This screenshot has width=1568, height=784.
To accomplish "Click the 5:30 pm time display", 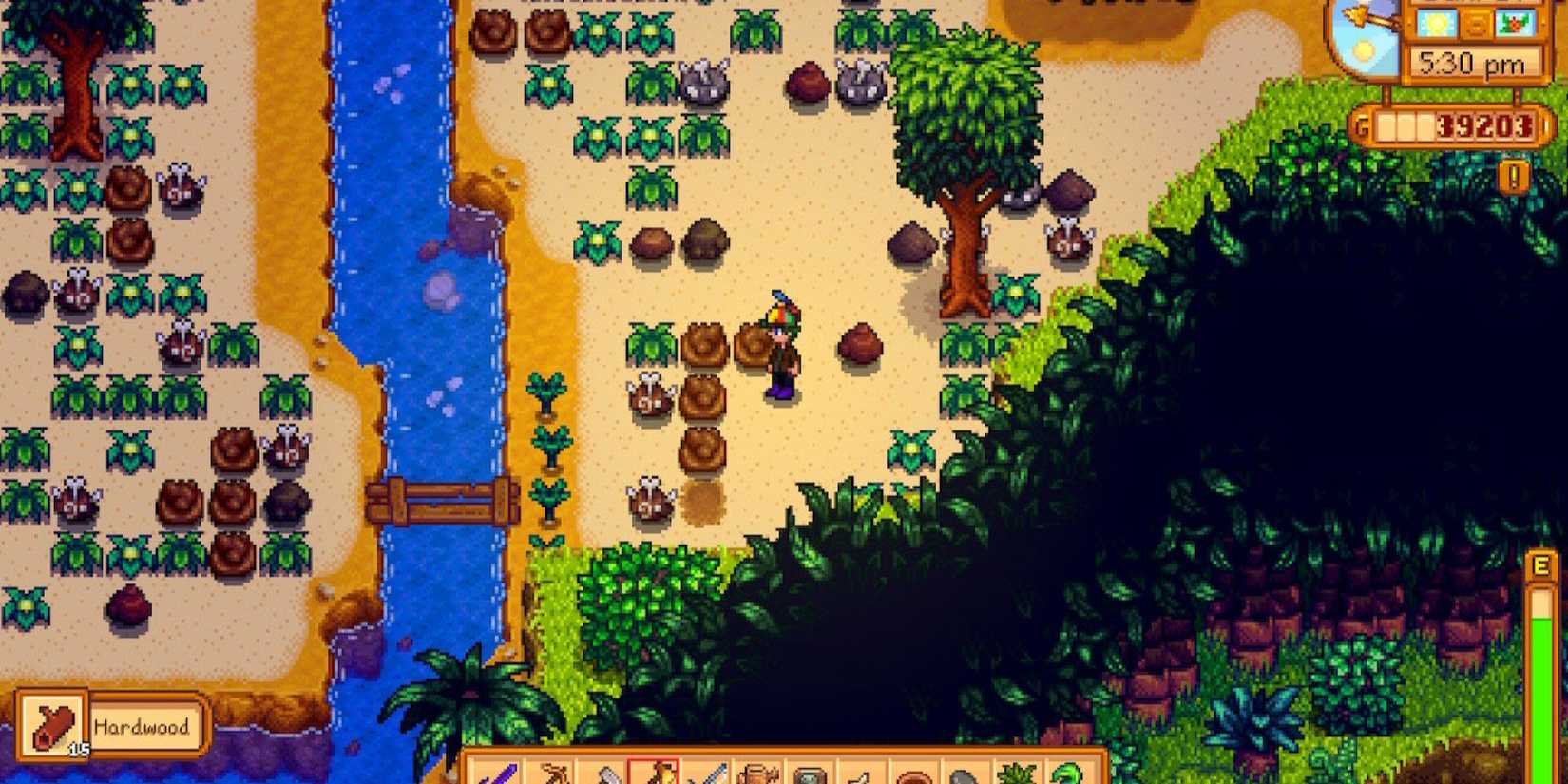I will (1472, 61).
